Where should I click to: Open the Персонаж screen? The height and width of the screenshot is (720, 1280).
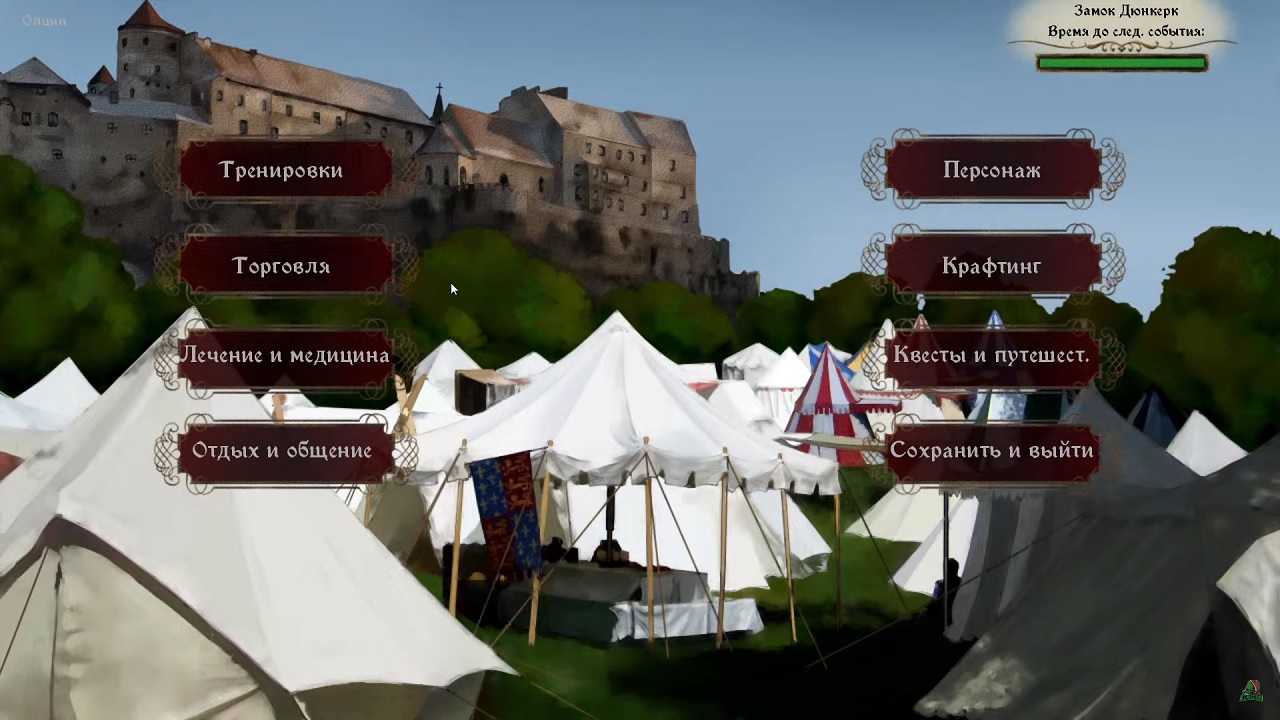[x=992, y=169]
